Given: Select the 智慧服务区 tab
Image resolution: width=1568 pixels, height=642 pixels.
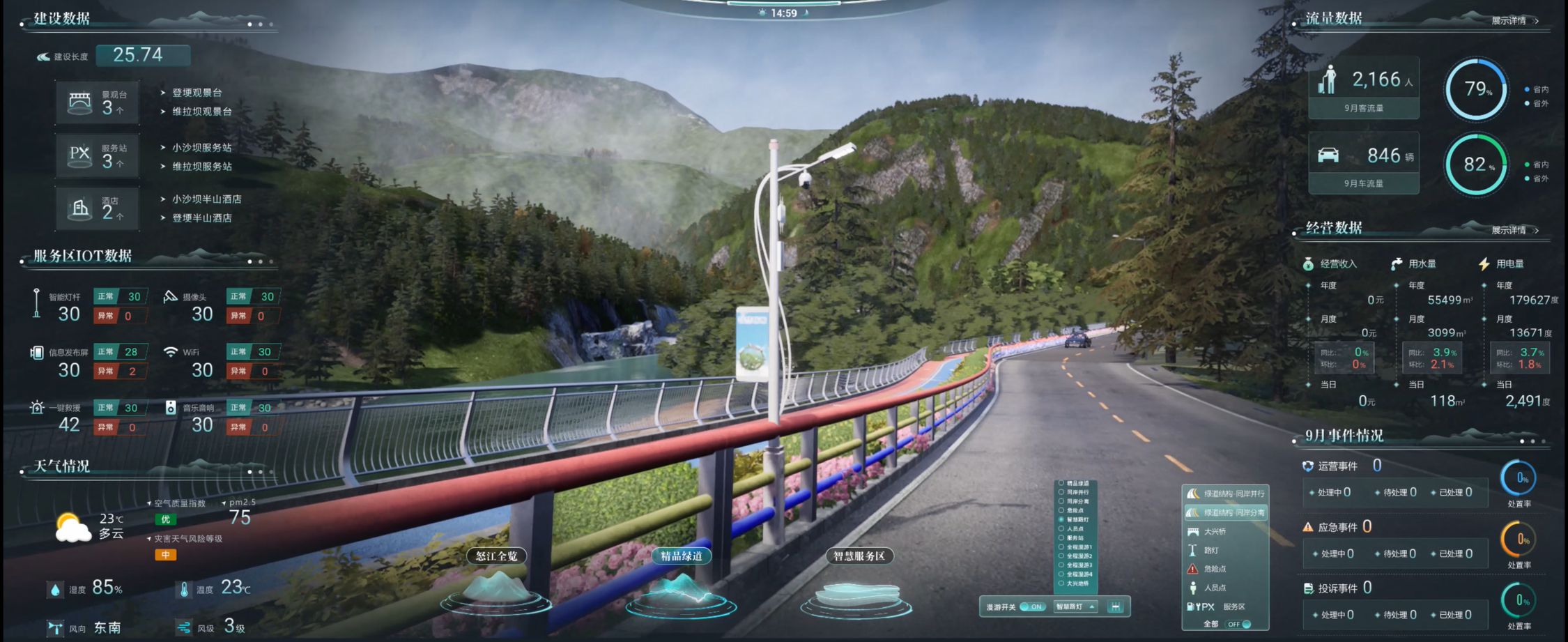Looking at the screenshot, I should (x=859, y=556).
